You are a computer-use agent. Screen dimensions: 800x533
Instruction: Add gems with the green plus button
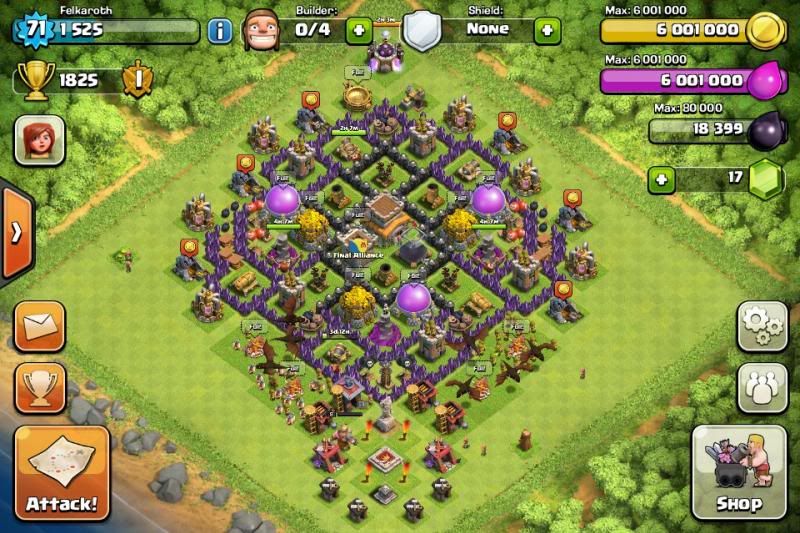click(660, 180)
